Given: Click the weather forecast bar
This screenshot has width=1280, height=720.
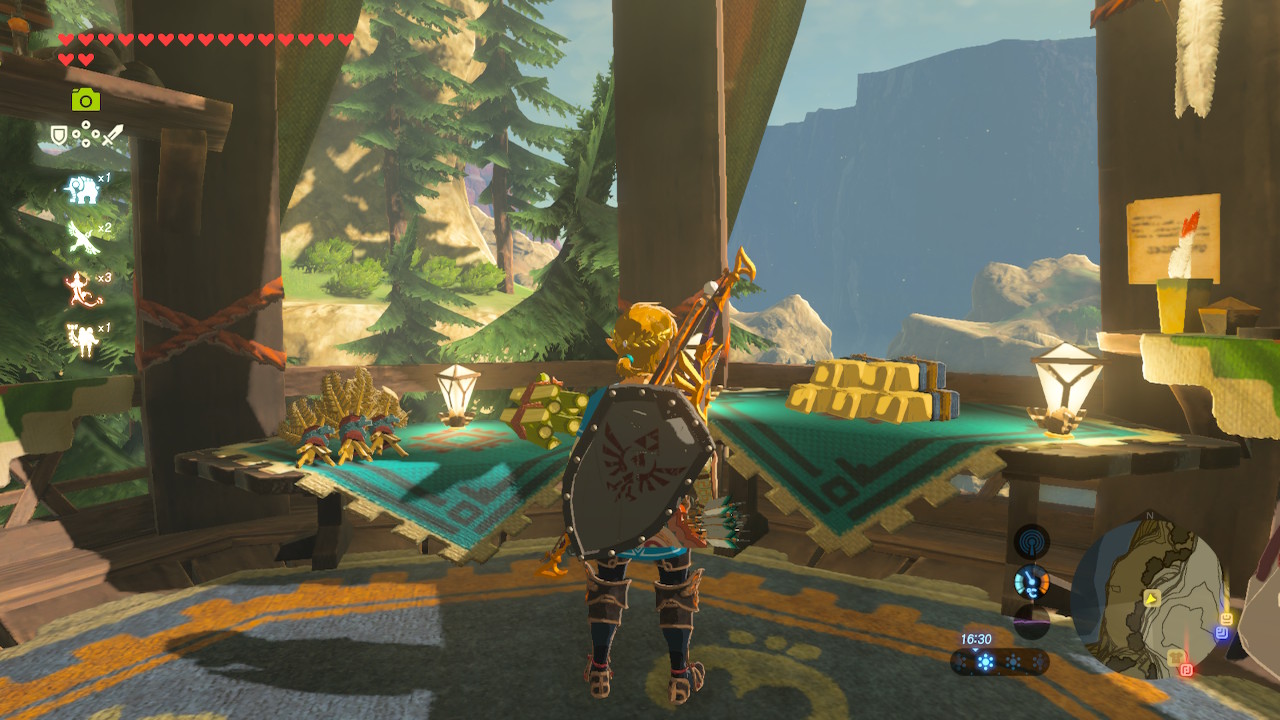Looking at the screenshot, I should pyautogui.click(x=999, y=662).
